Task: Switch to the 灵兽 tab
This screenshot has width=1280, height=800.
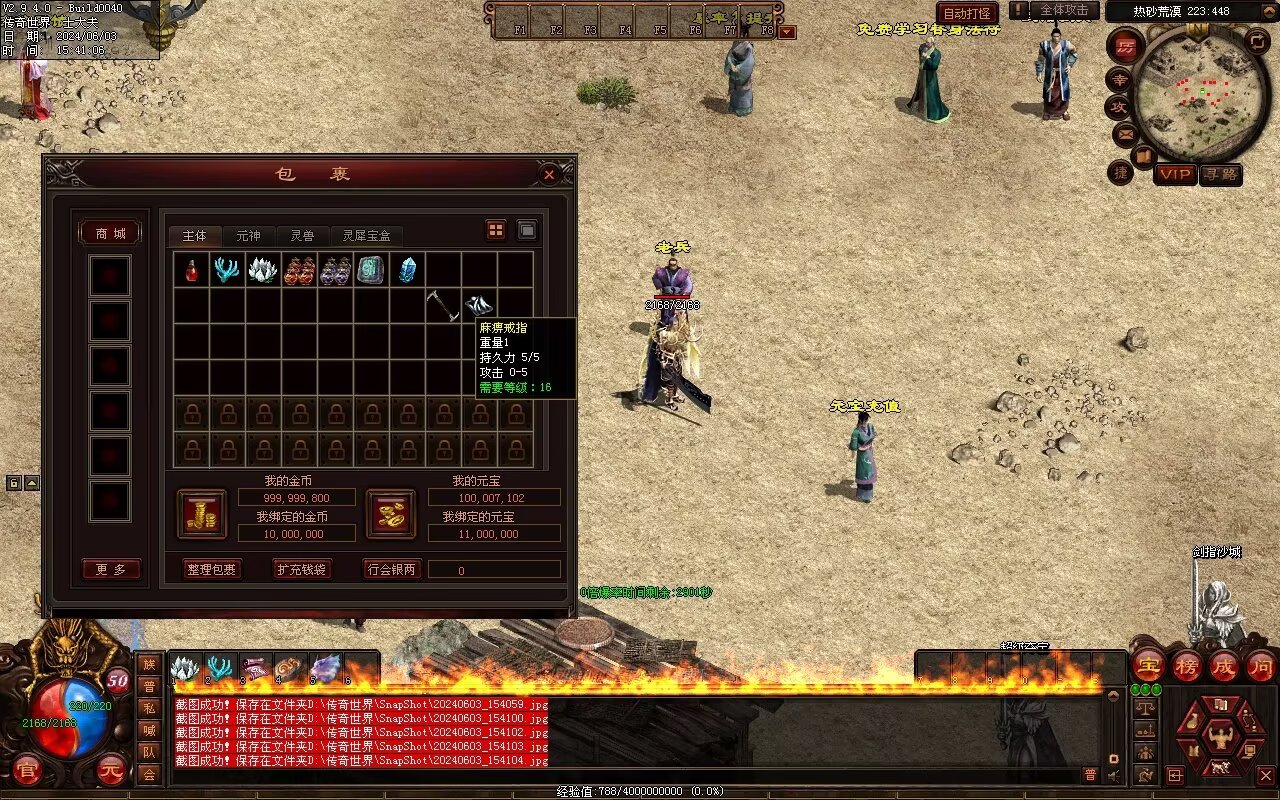Action: point(302,236)
